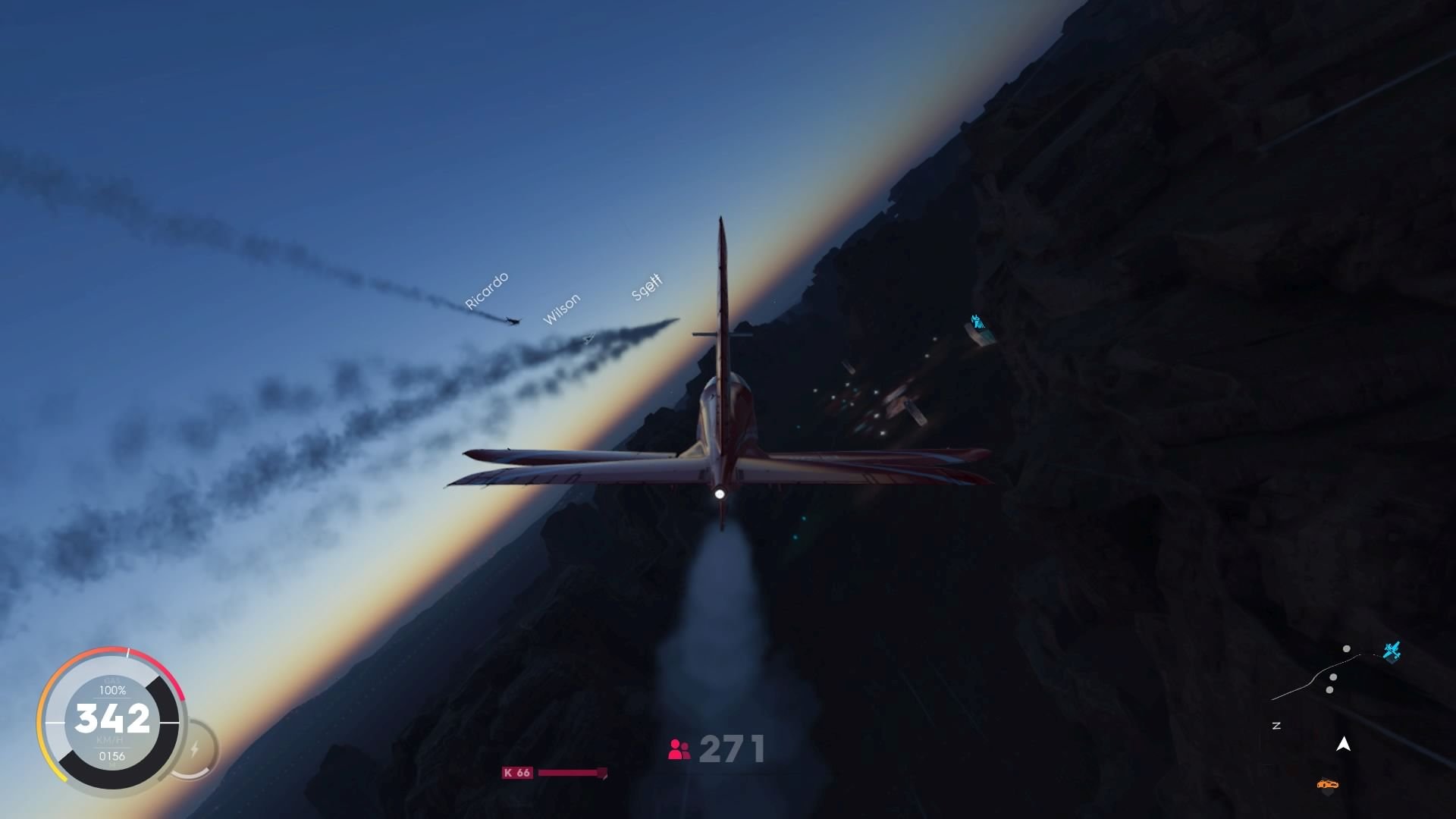Screen dimensions: 1456x819
Task: Click the topmost gray waypoint dot on the minimap
Action: click(x=1347, y=648)
